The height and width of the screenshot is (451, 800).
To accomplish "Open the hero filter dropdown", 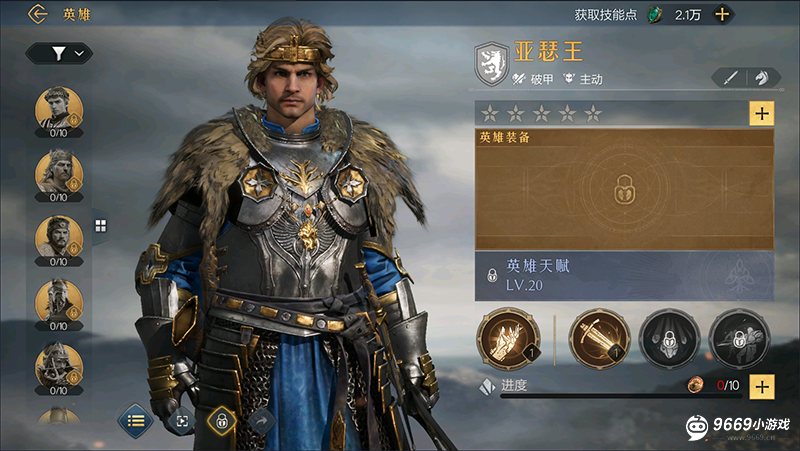I will click(59, 53).
